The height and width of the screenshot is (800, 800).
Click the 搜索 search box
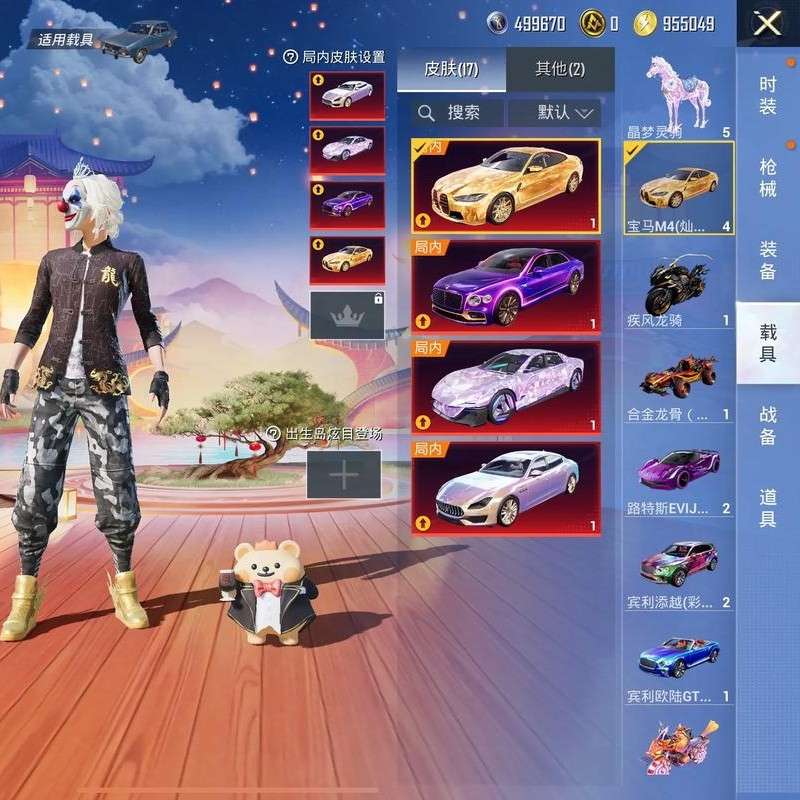click(x=458, y=112)
